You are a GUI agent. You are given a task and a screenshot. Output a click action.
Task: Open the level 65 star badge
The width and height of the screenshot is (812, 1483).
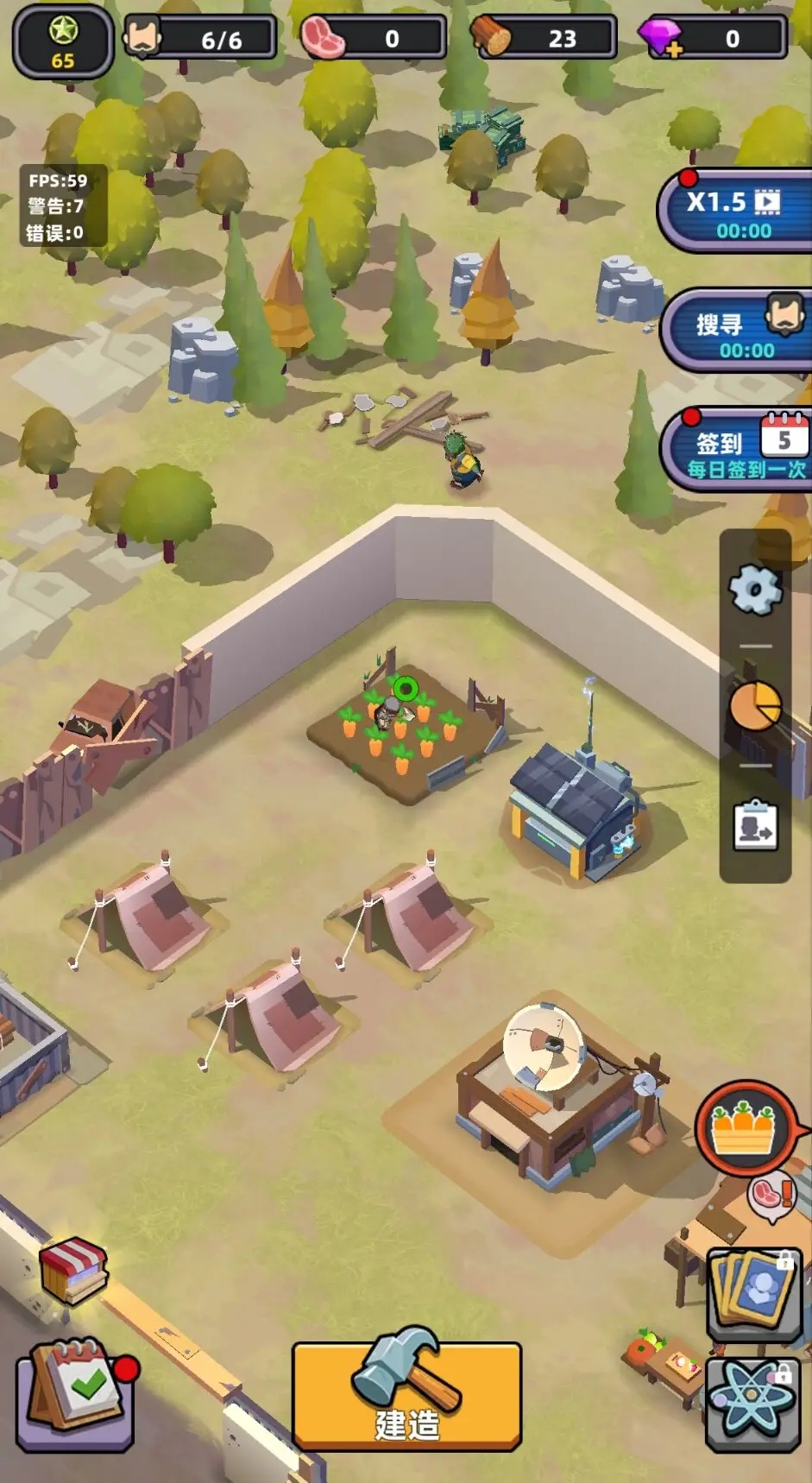(x=62, y=41)
